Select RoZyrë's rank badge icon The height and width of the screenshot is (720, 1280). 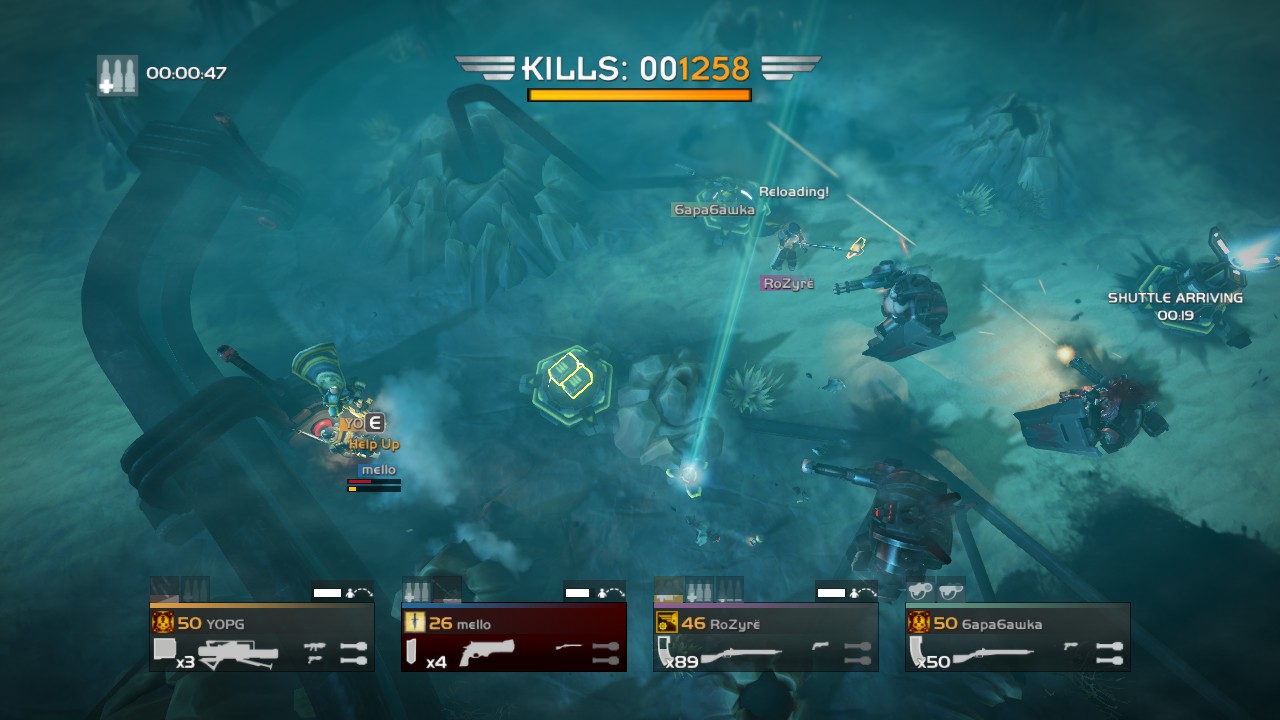click(666, 623)
